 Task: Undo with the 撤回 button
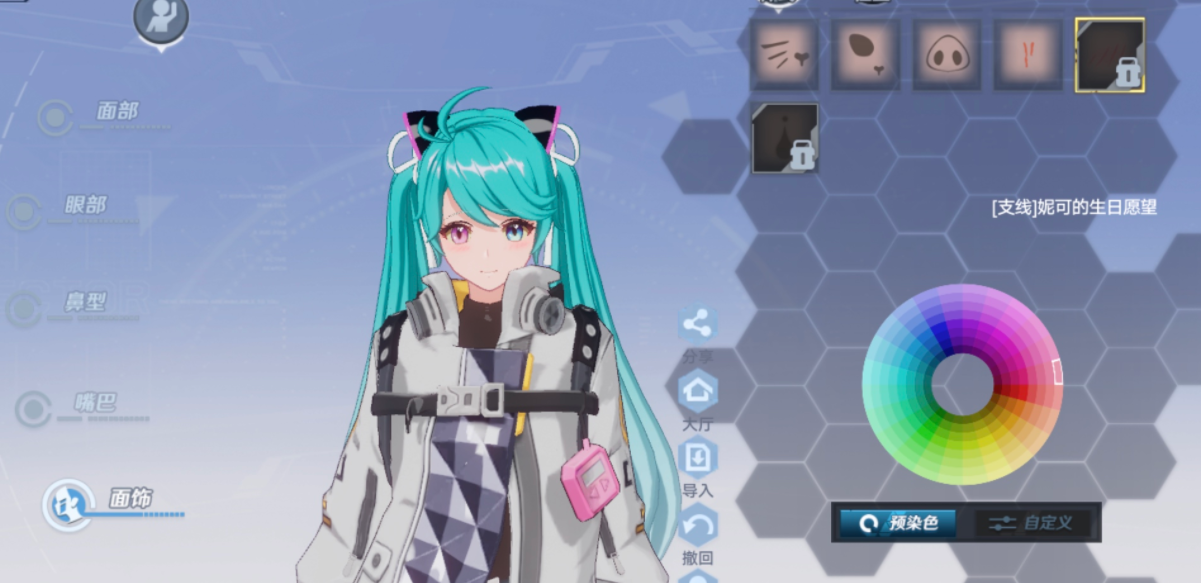click(x=697, y=526)
